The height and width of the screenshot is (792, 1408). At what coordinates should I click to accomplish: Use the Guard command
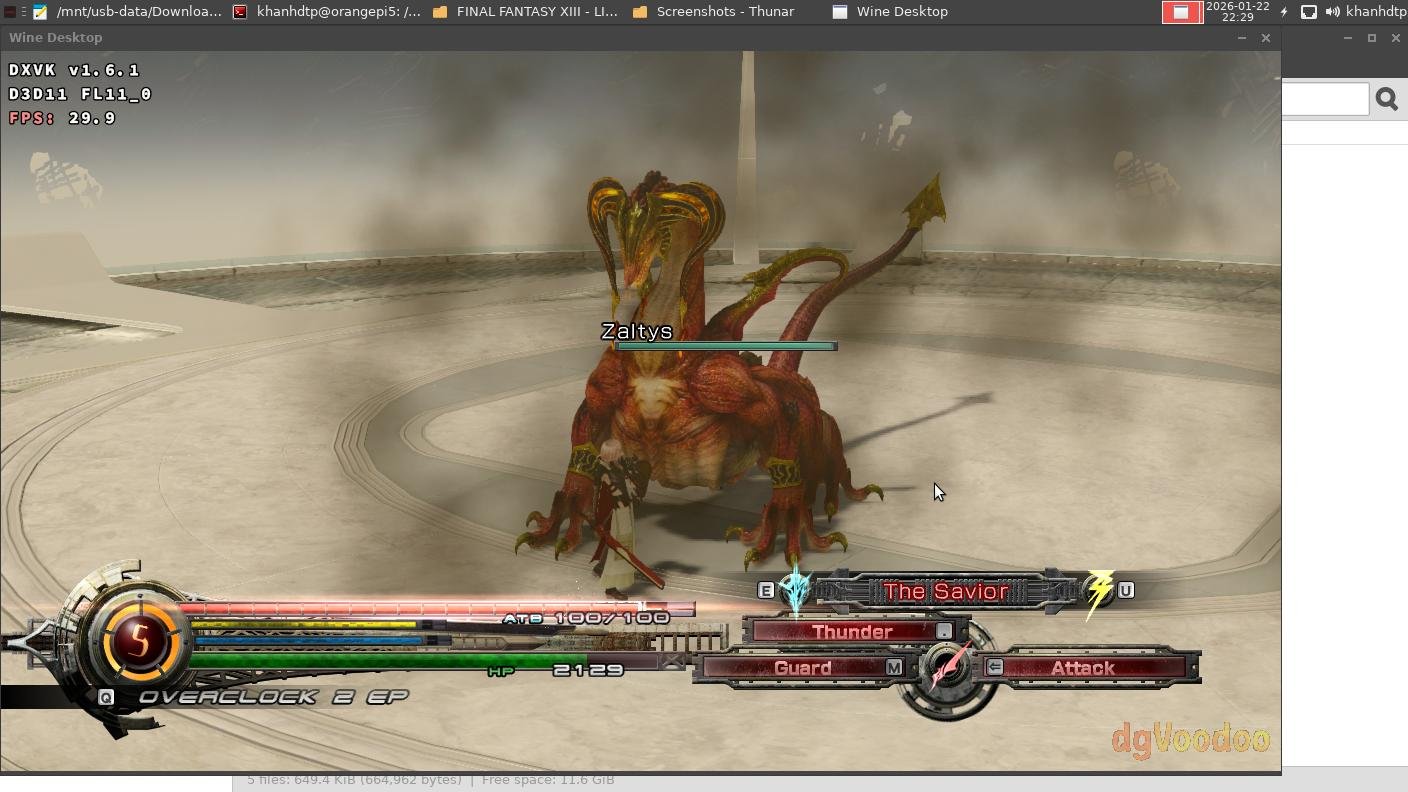pos(803,668)
